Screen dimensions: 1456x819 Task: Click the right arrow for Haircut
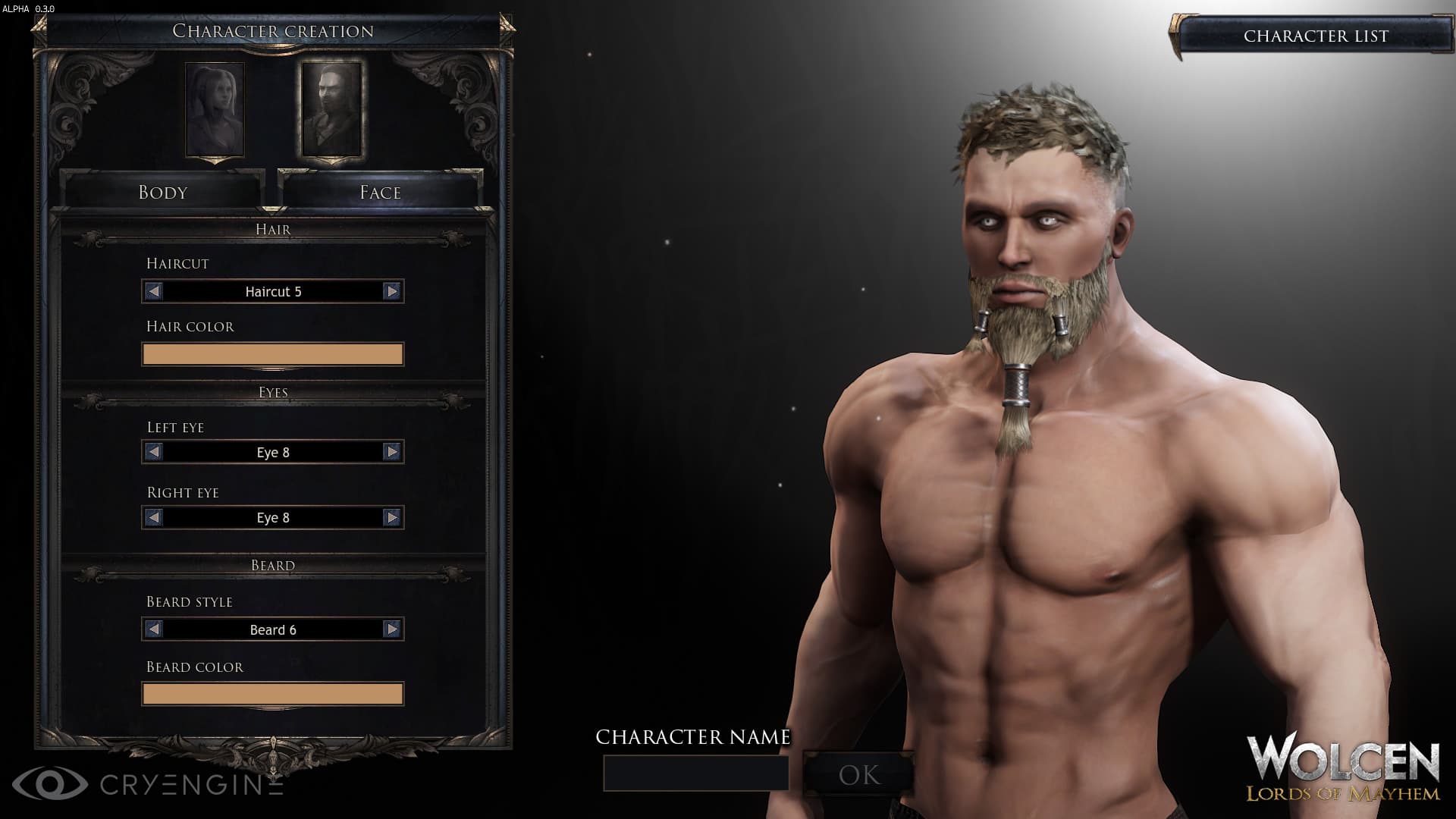click(391, 291)
